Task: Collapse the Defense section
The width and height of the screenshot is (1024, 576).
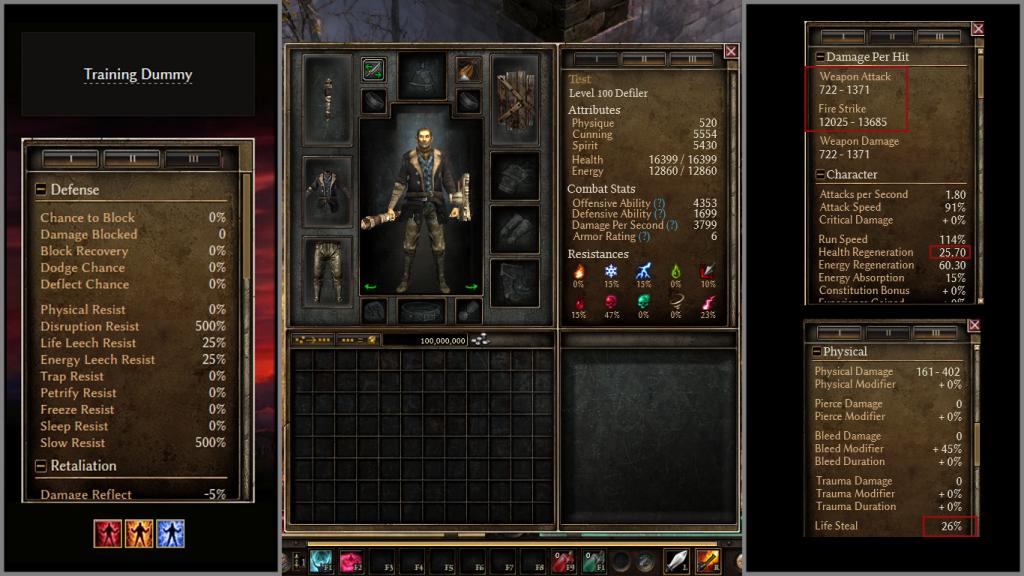Action: tap(41, 190)
